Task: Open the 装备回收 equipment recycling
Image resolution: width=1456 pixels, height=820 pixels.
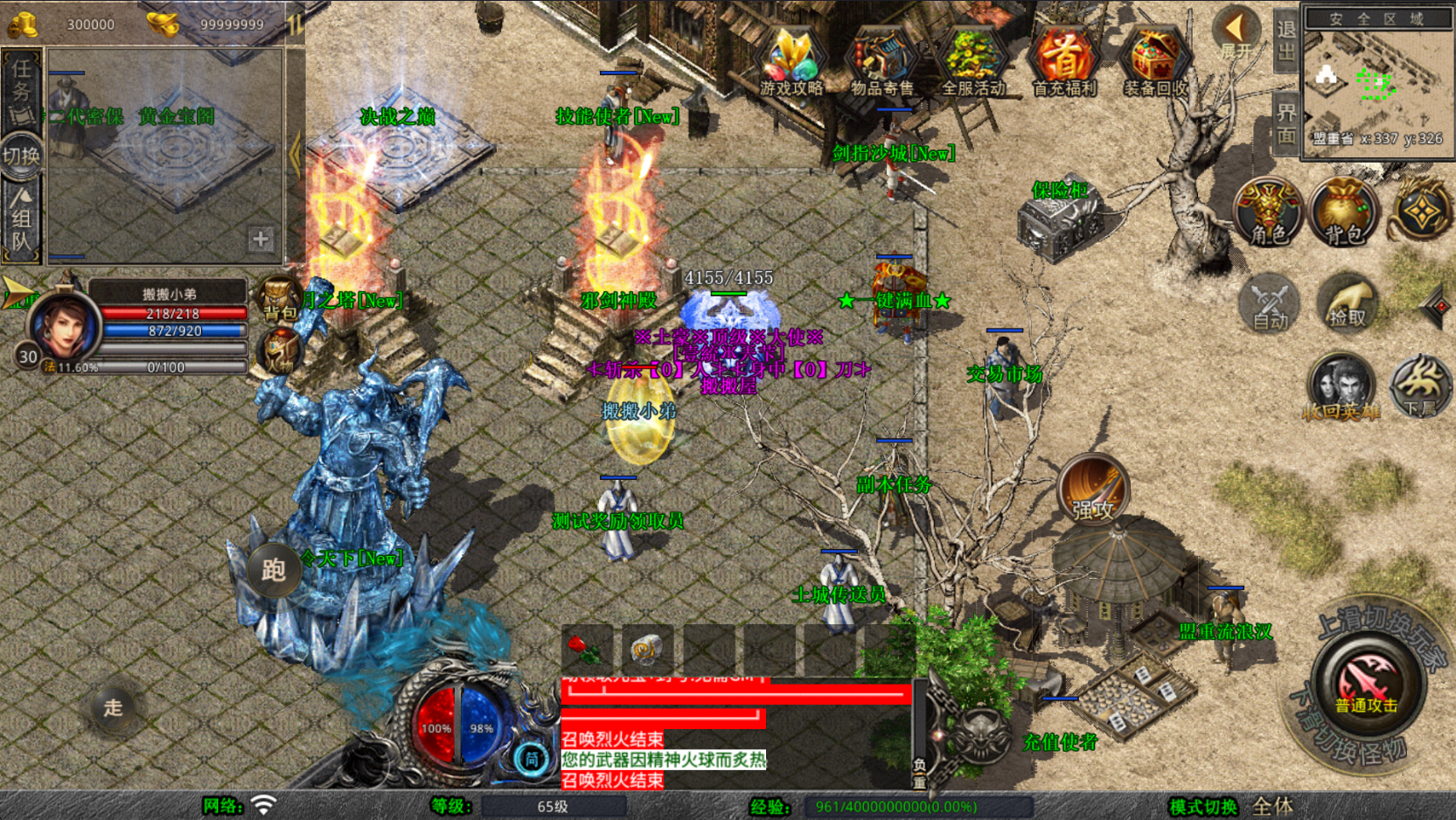Action: tap(1154, 61)
